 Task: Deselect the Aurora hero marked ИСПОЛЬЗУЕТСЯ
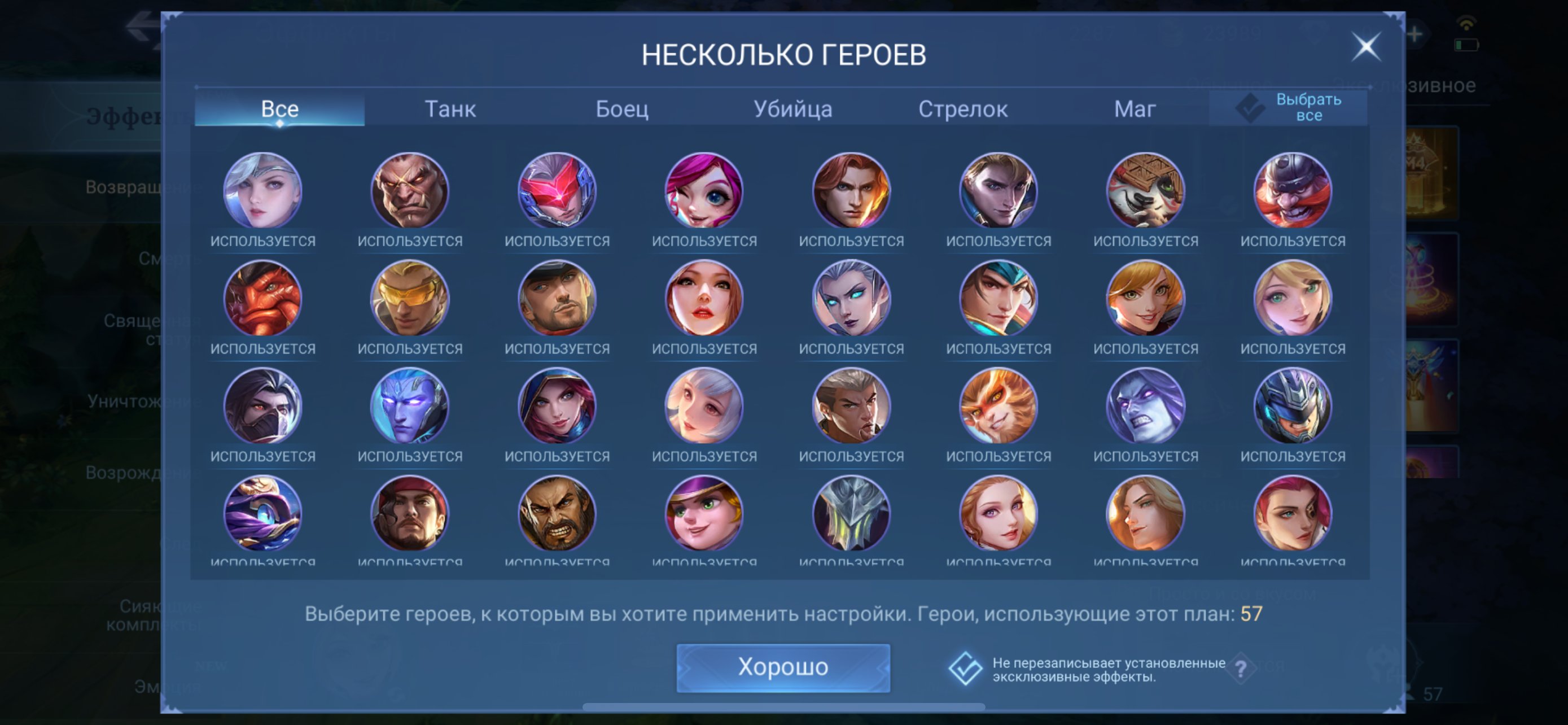point(851,298)
